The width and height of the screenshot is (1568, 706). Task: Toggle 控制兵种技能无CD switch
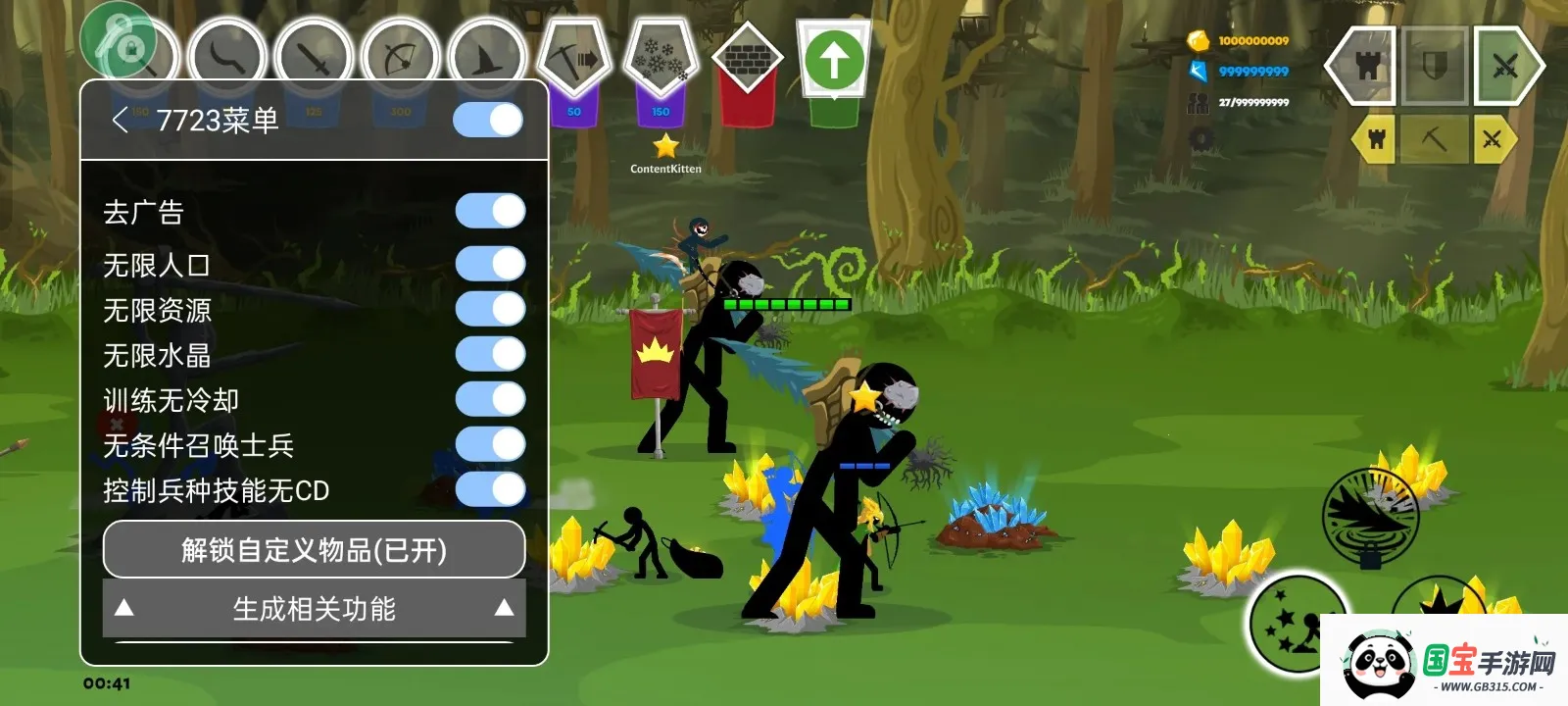(x=490, y=489)
